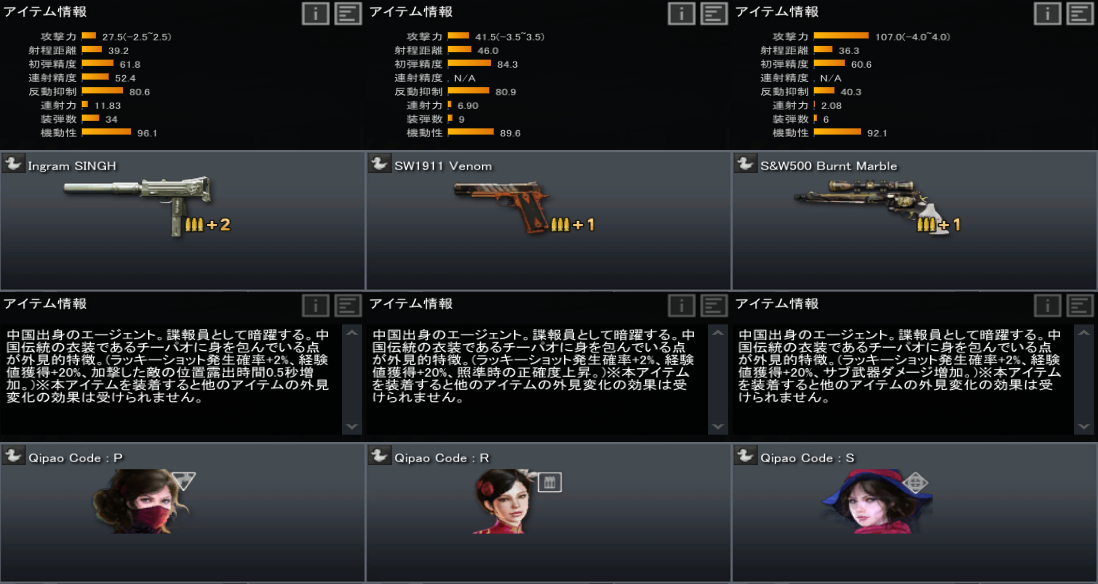Click the duck icon beside SW1911 Venom
1098x584 pixels.
(x=380, y=165)
